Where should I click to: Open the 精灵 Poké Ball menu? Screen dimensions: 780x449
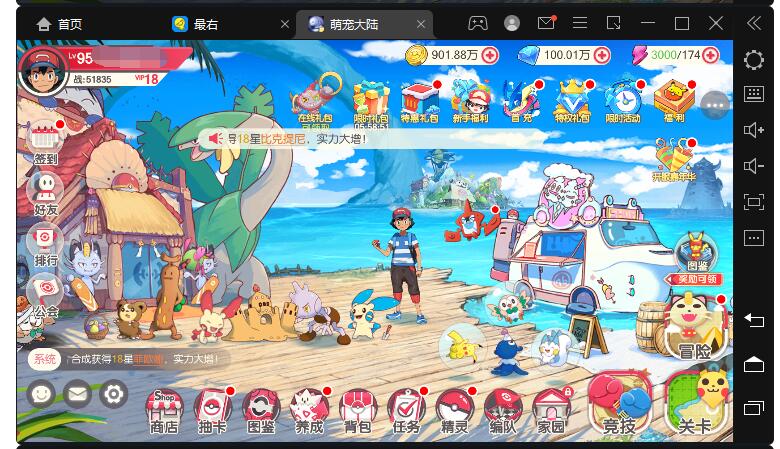click(454, 410)
